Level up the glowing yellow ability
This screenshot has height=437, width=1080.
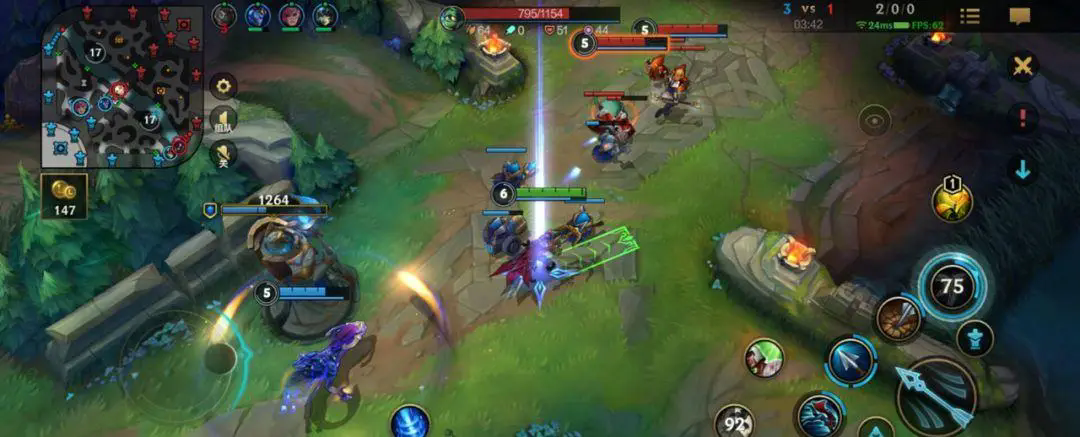(952, 201)
